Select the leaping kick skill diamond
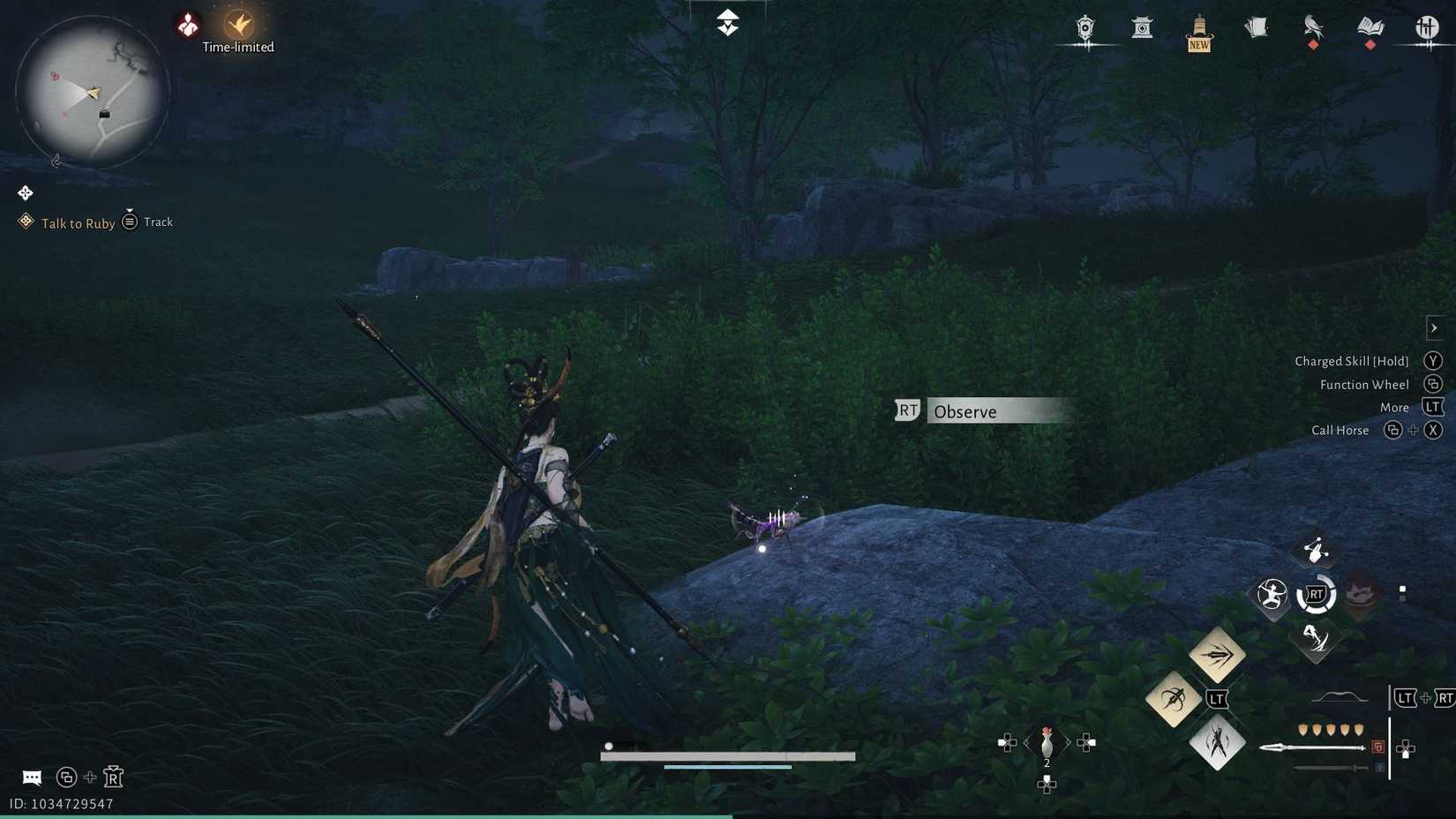 (x=1217, y=744)
